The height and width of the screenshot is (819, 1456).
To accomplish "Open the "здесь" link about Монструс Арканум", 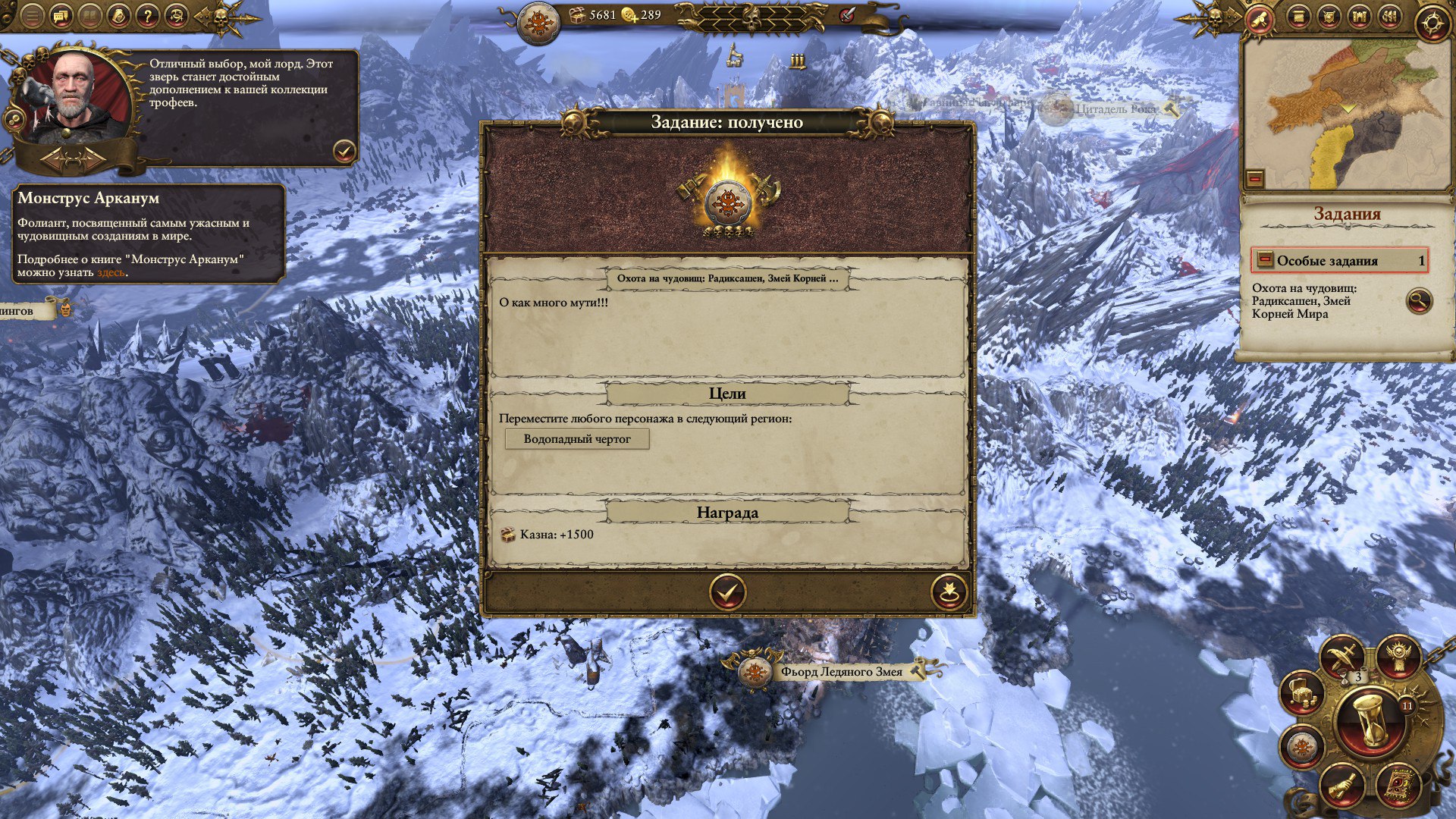I will pos(111,272).
